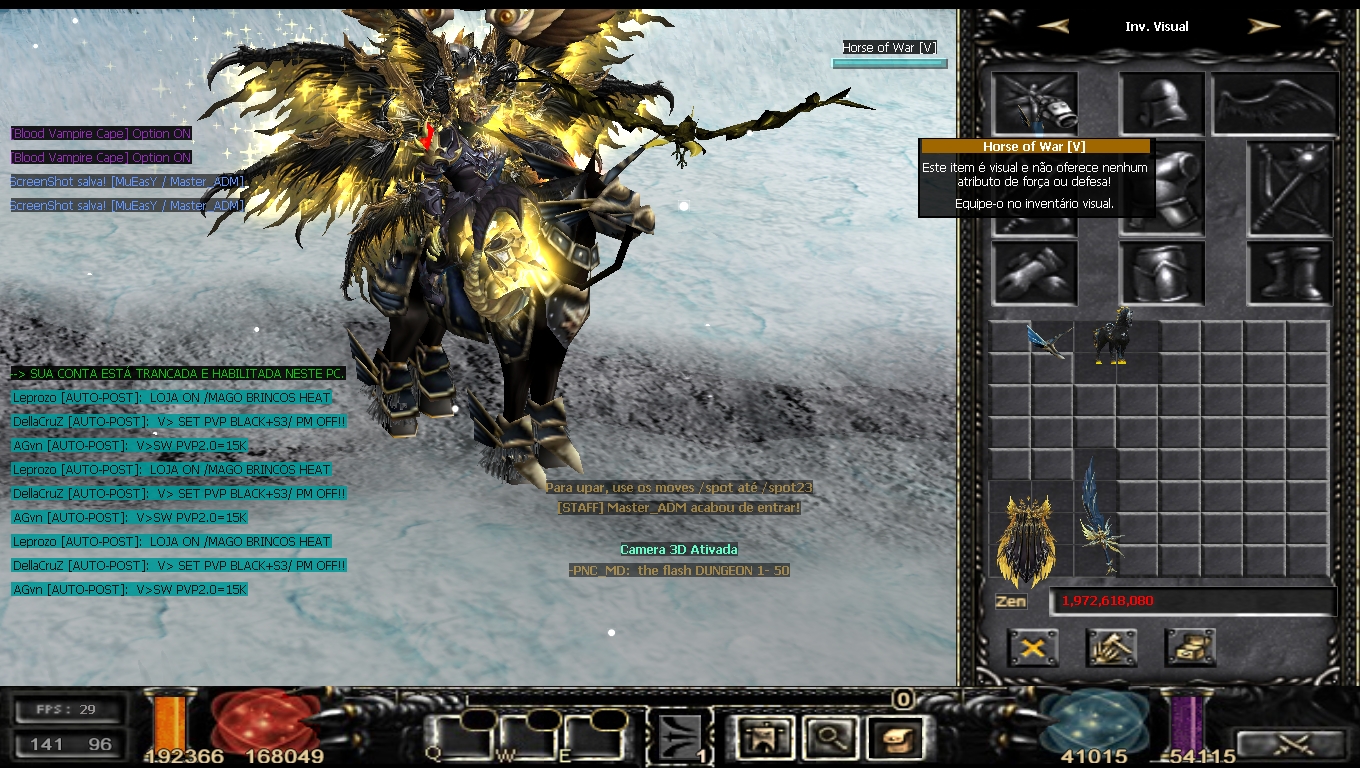Viewport: 1360px width, 768px height.
Task: Select the boots equipment slot
Action: point(1290,273)
